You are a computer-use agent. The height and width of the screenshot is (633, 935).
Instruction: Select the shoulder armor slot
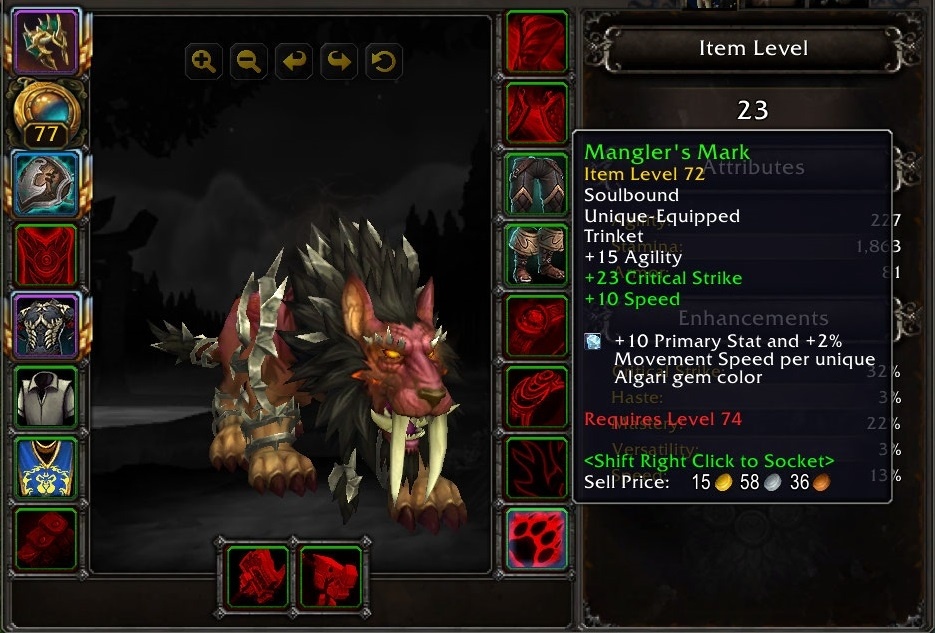[46, 184]
